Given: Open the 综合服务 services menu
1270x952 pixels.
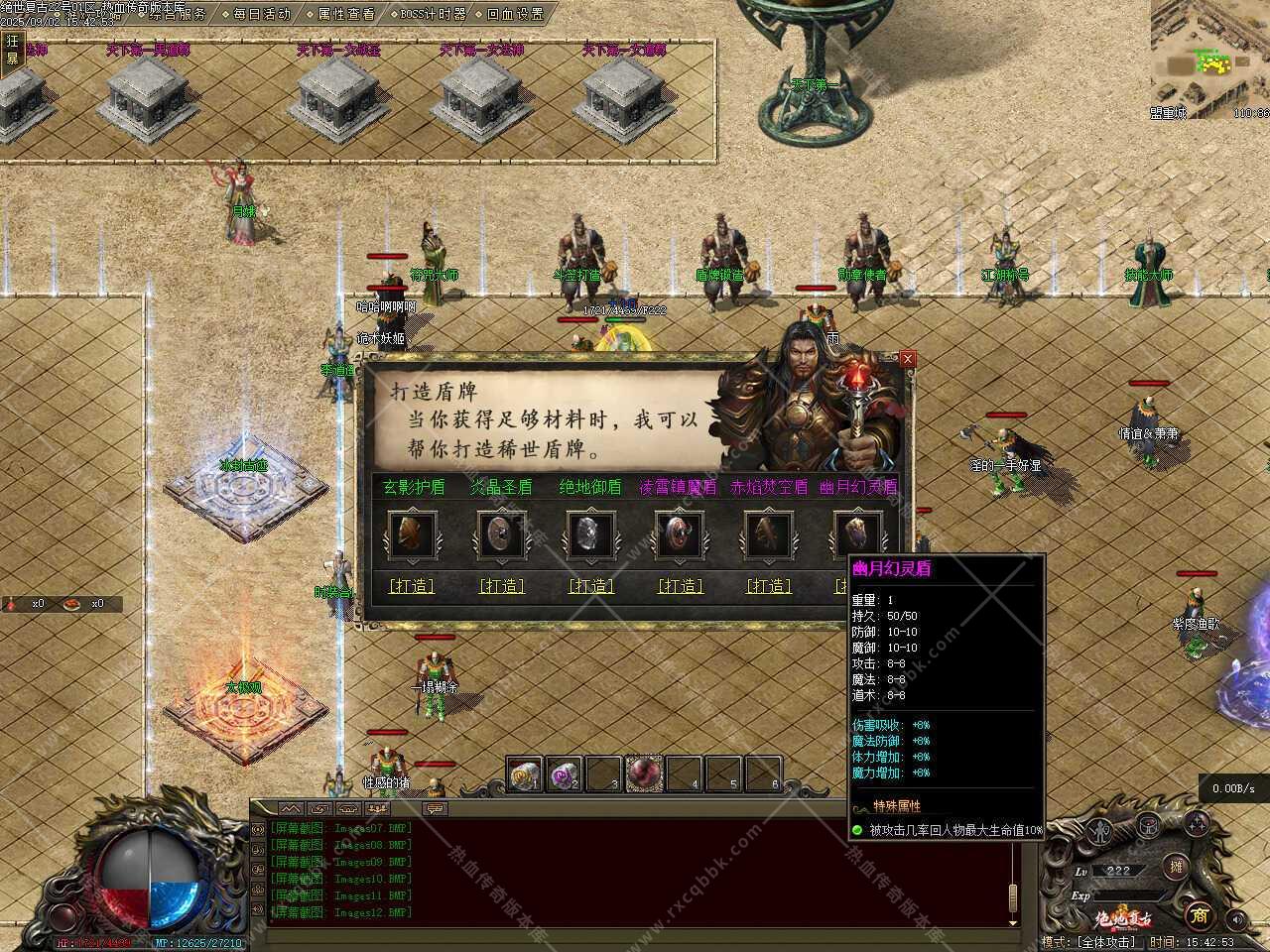Looking at the screenshot, I should tap(177, 14).
